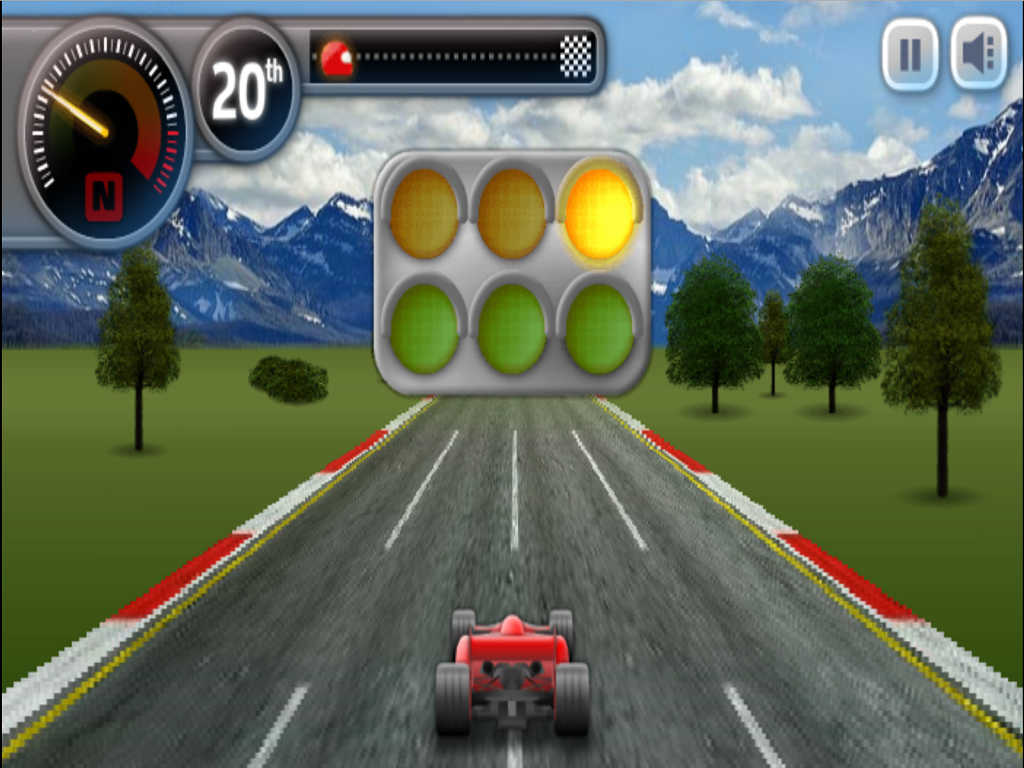Toggle the sound speaker button
Screen dimensions: 1024x768
pyautogui.click(x=979, y=54)
